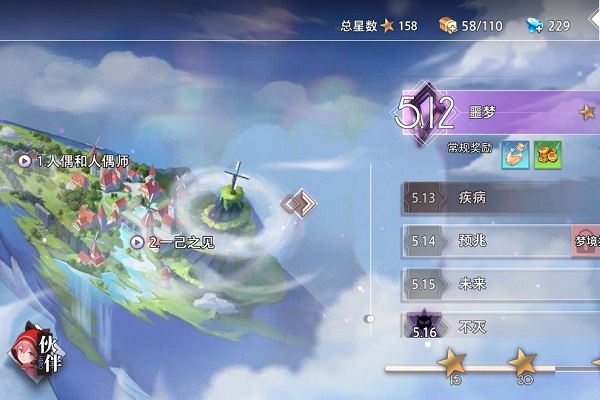The width and height of the screenshot is (600, 400).
Task: Click the double-diamond arrow beside the windmill
Action: pos(298,204)
